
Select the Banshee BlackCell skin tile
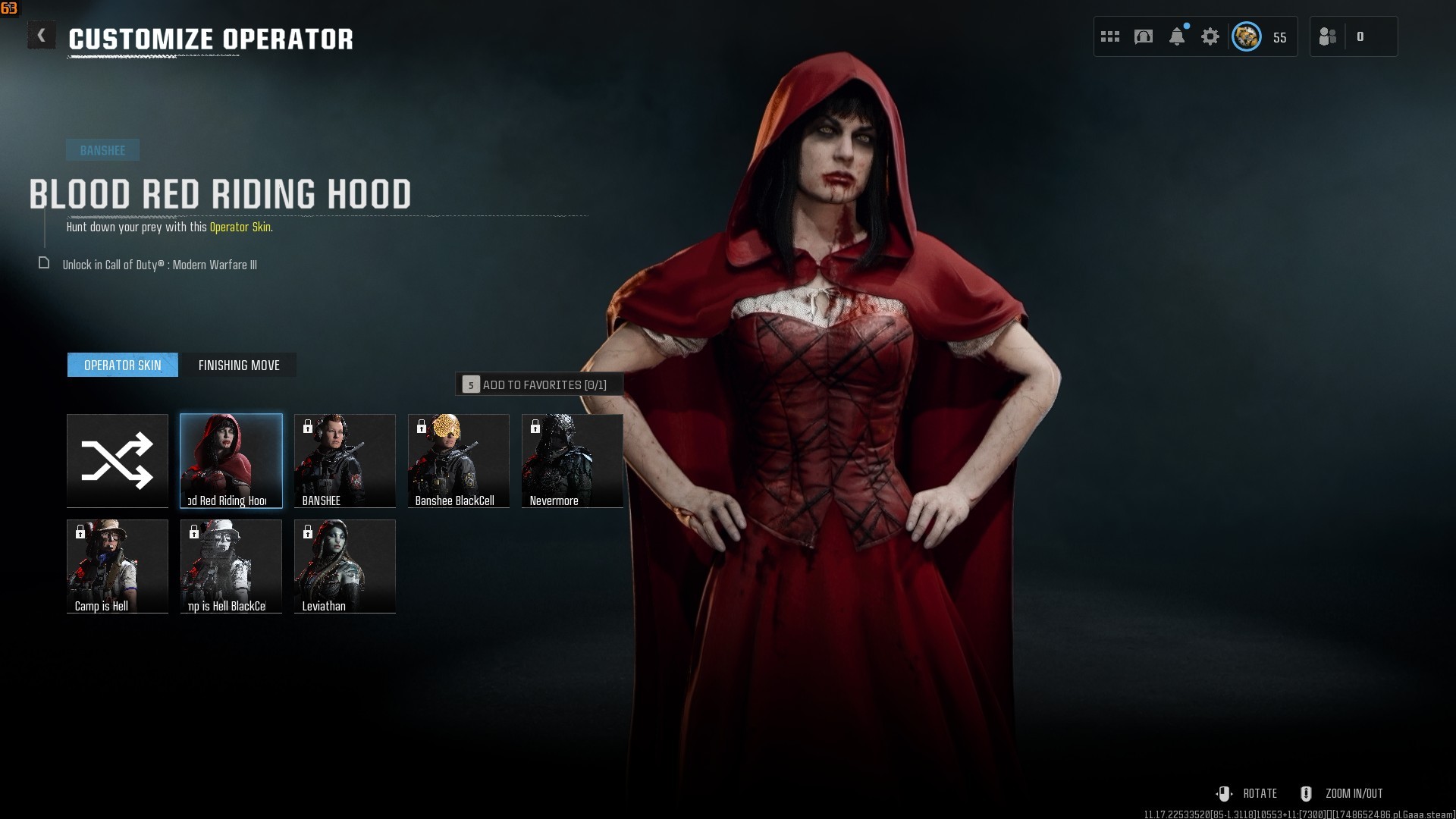[459, 460]
